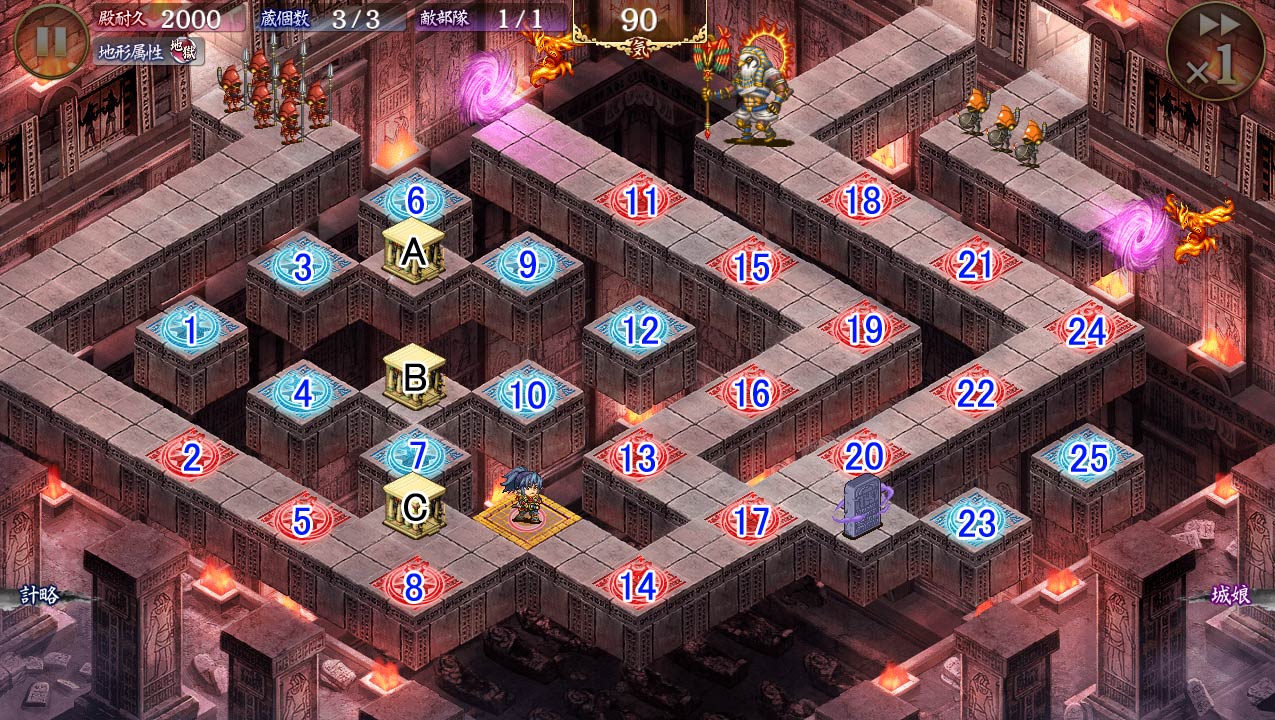This screenshot has width=1275, height=720.
Task: Select blue deployment tile 9
Action: click(x=527, y=265)
